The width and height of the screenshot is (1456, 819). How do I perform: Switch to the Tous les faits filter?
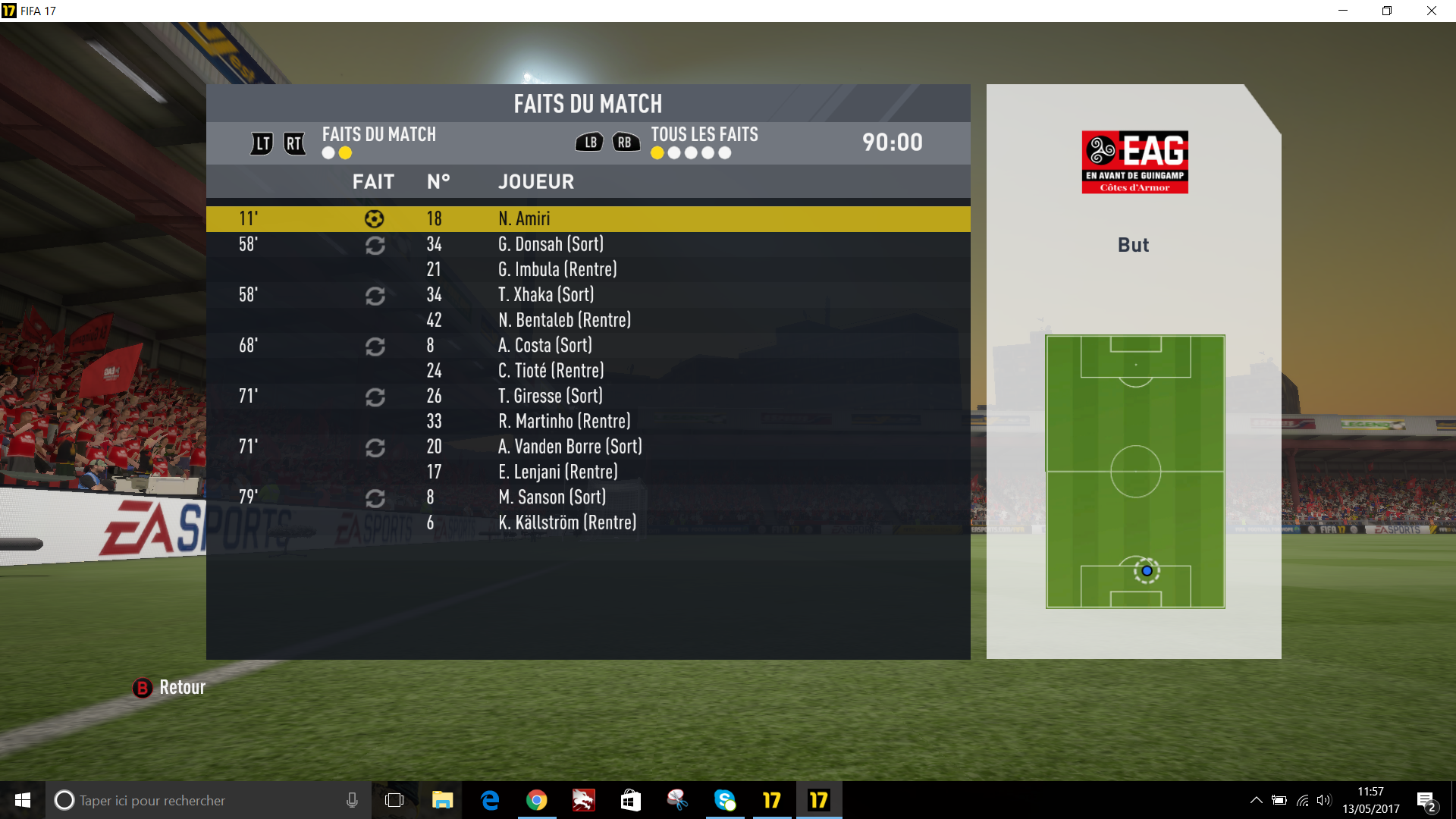click(704, 135)
